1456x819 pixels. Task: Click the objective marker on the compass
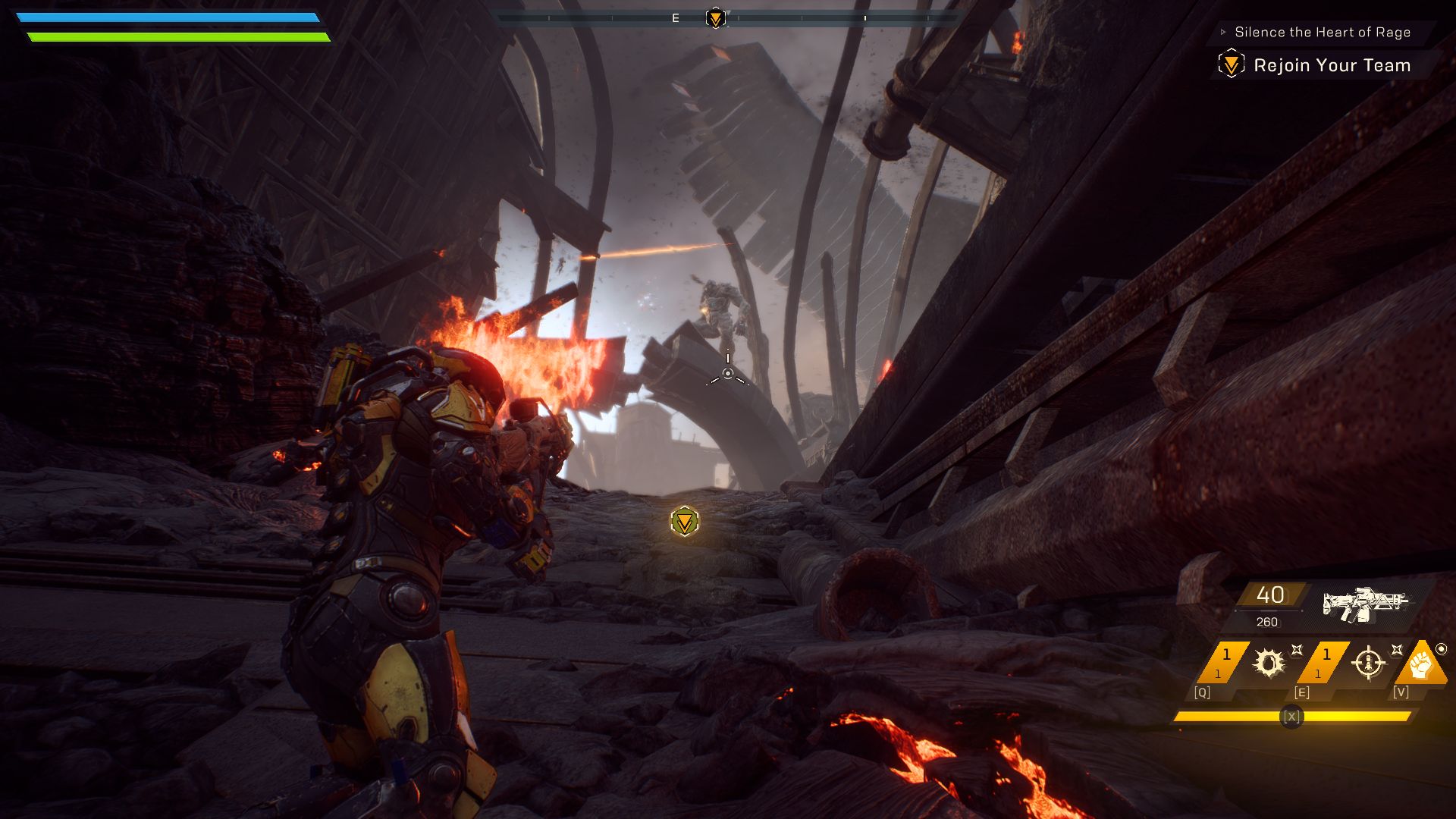click(715, 17)
